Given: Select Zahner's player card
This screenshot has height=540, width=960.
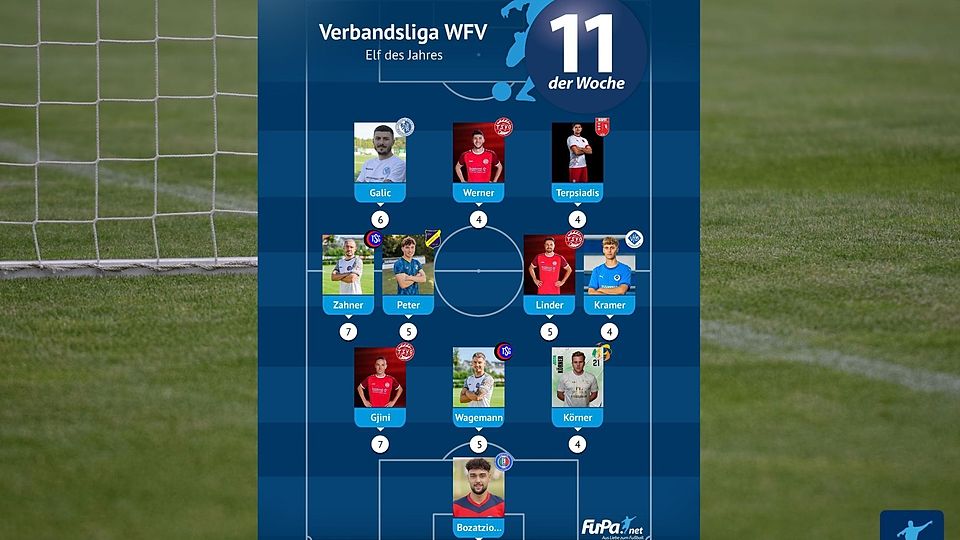Looking at the screenshot, I should 348,272.
